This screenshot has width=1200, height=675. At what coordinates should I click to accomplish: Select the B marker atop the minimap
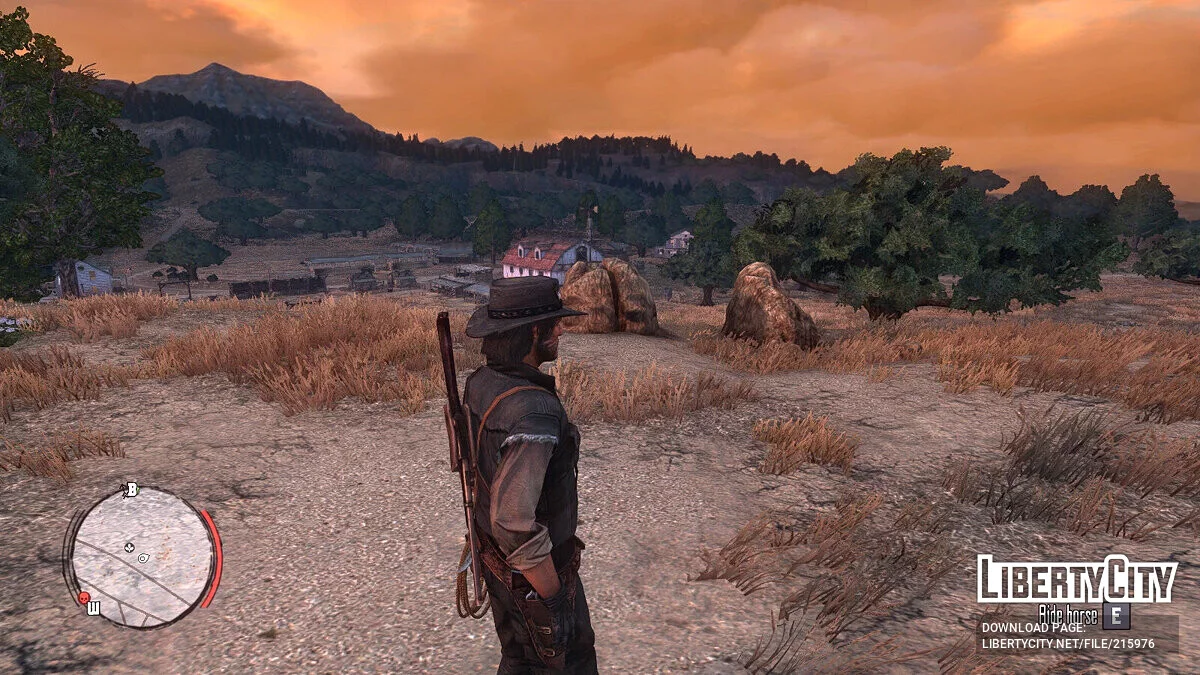coord(129,490)
